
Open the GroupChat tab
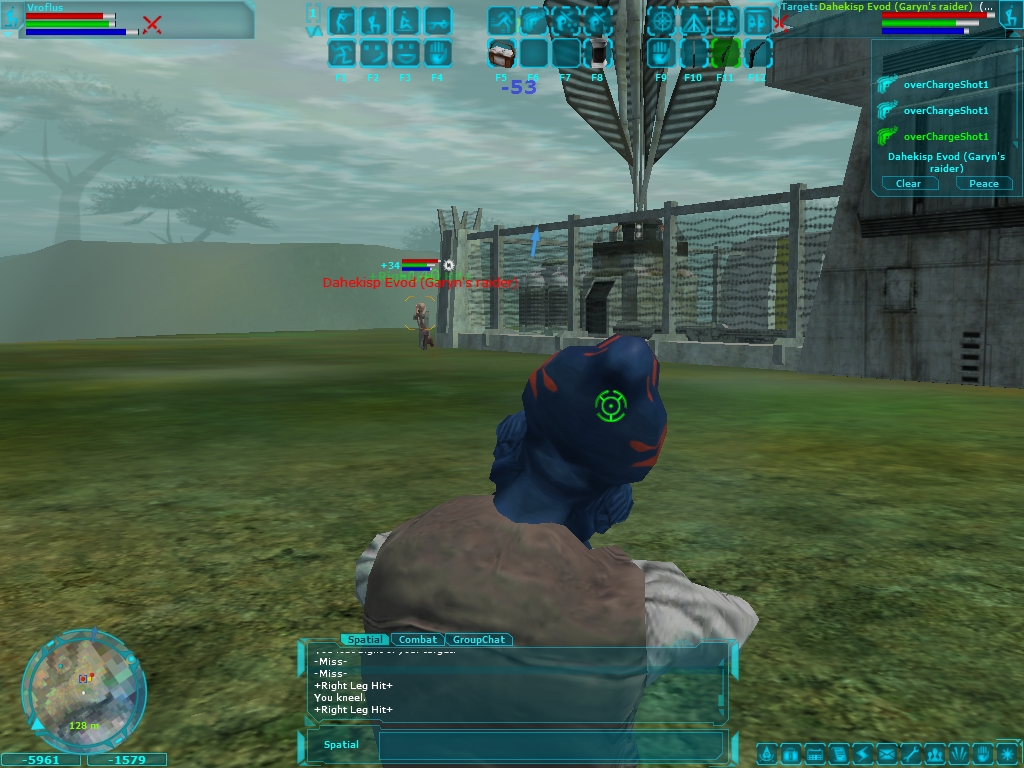click(x=479, y=639)
